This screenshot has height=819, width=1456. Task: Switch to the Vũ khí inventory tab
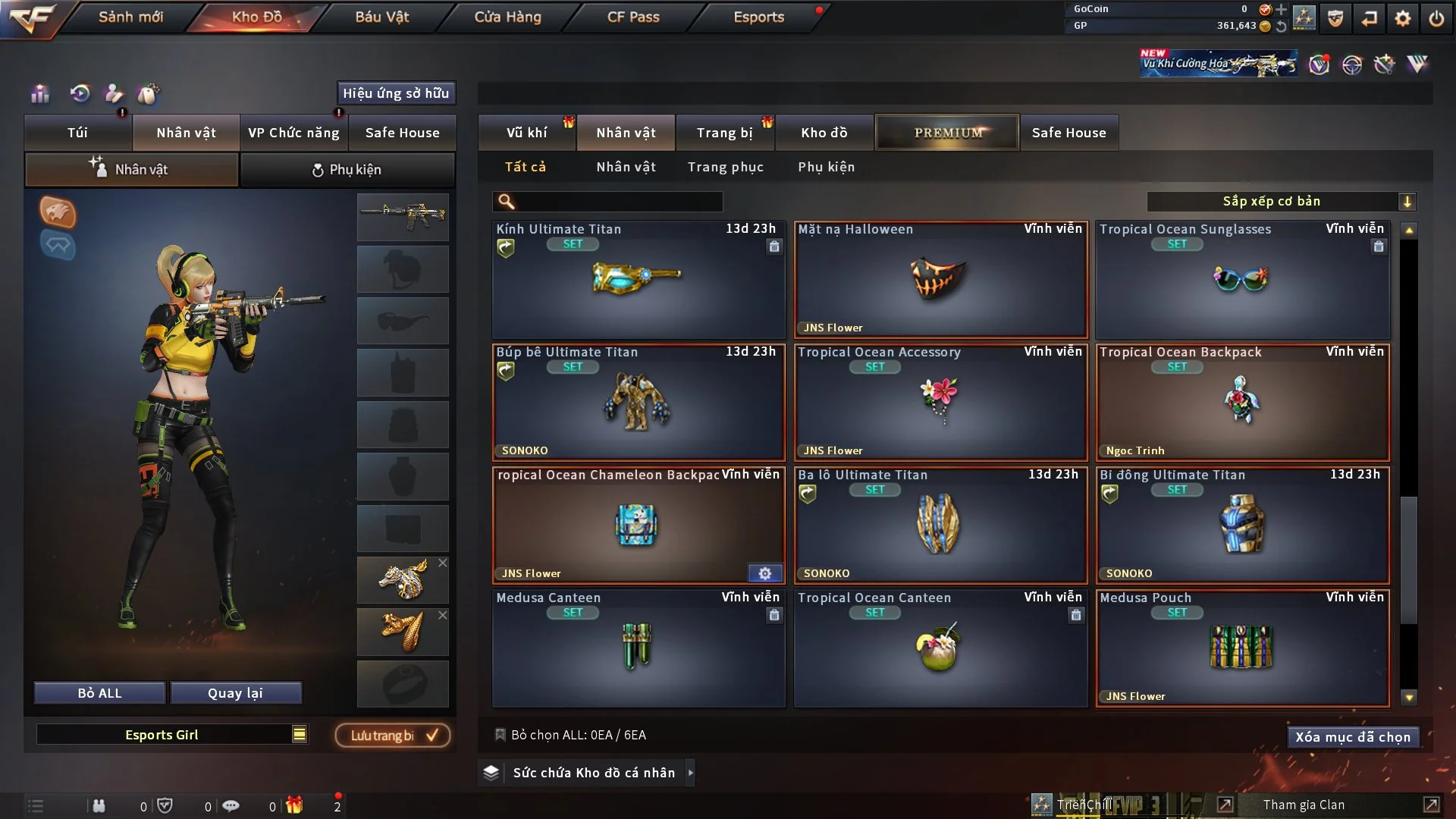pyautogui.click(x=526, y=133)
